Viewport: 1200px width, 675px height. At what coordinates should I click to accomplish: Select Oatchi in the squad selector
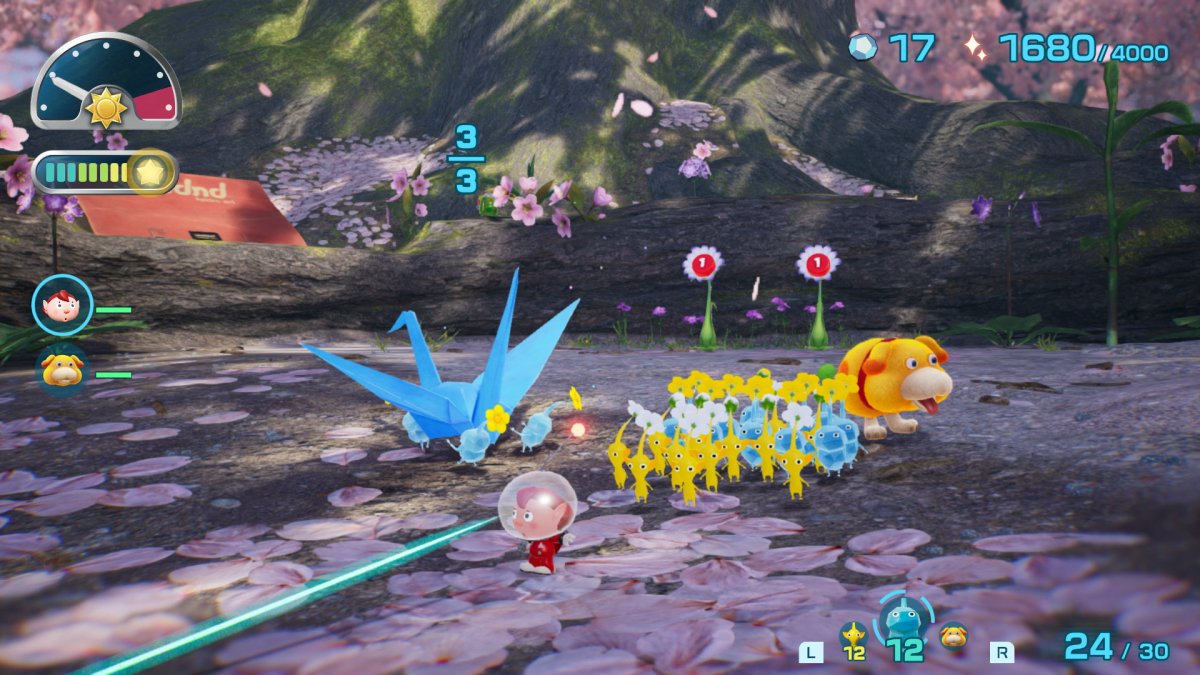tap(953, 635)
